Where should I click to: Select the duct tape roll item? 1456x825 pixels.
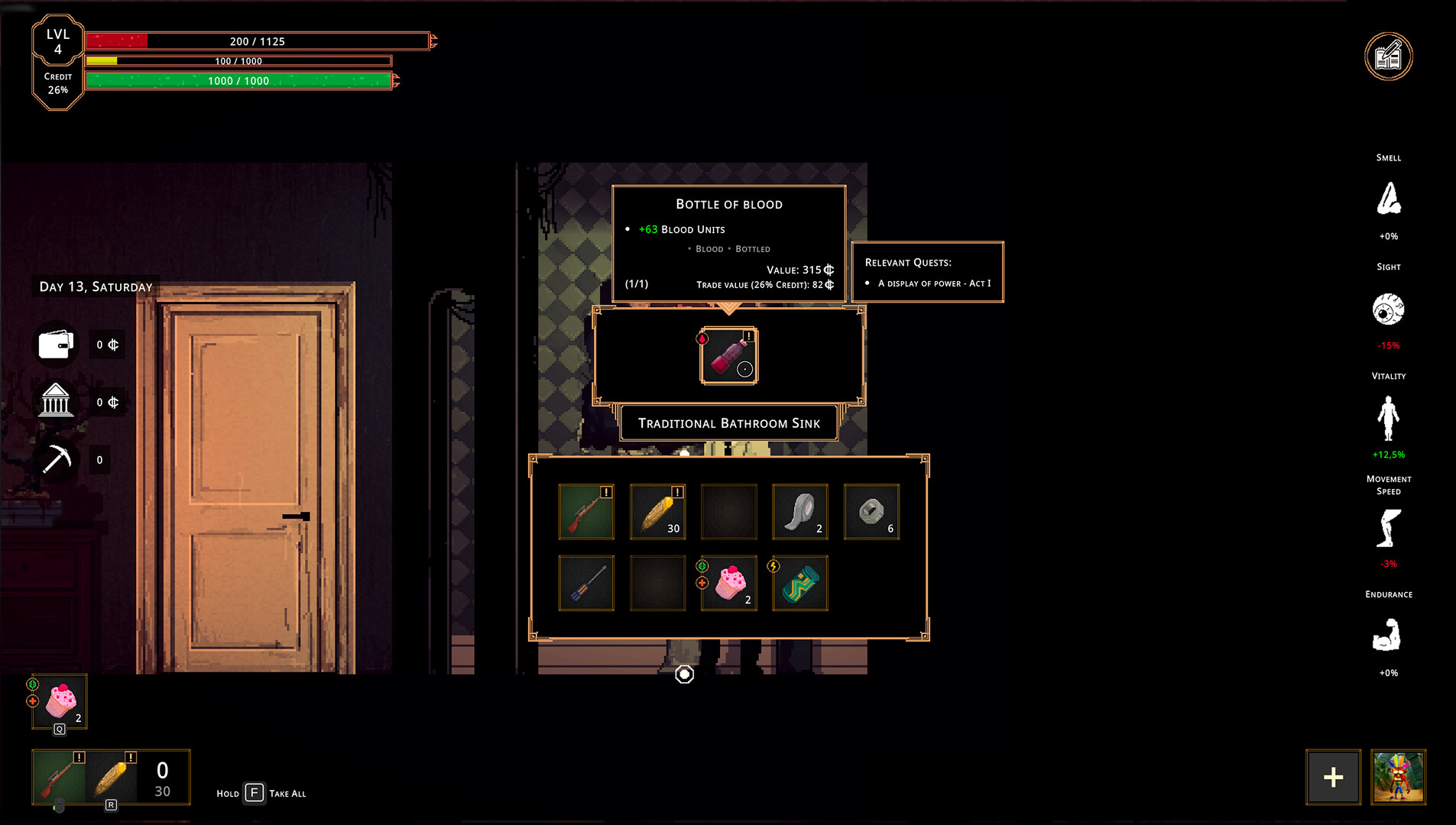point(799,512)
